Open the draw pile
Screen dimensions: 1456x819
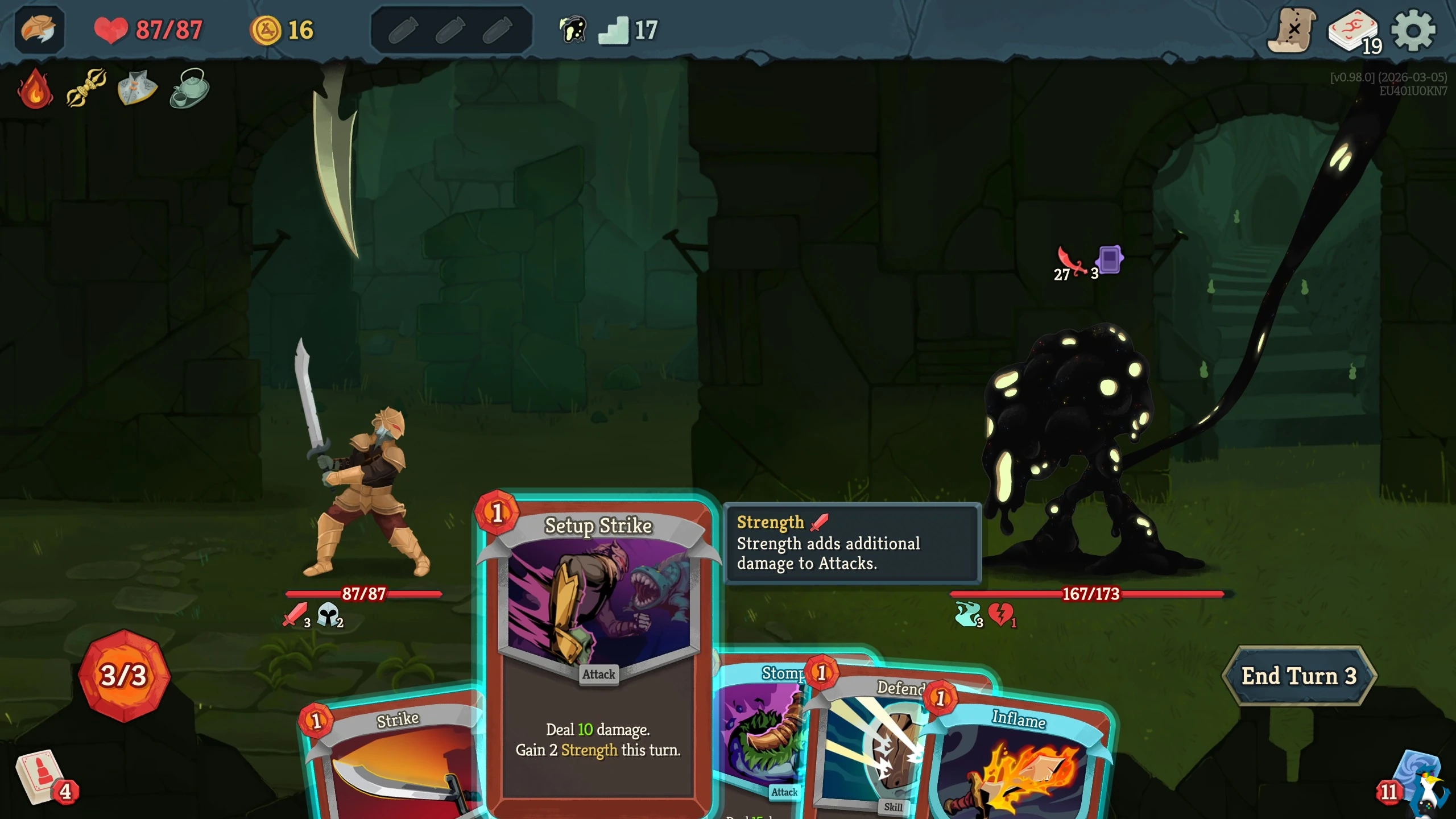(x=40, y=776)
